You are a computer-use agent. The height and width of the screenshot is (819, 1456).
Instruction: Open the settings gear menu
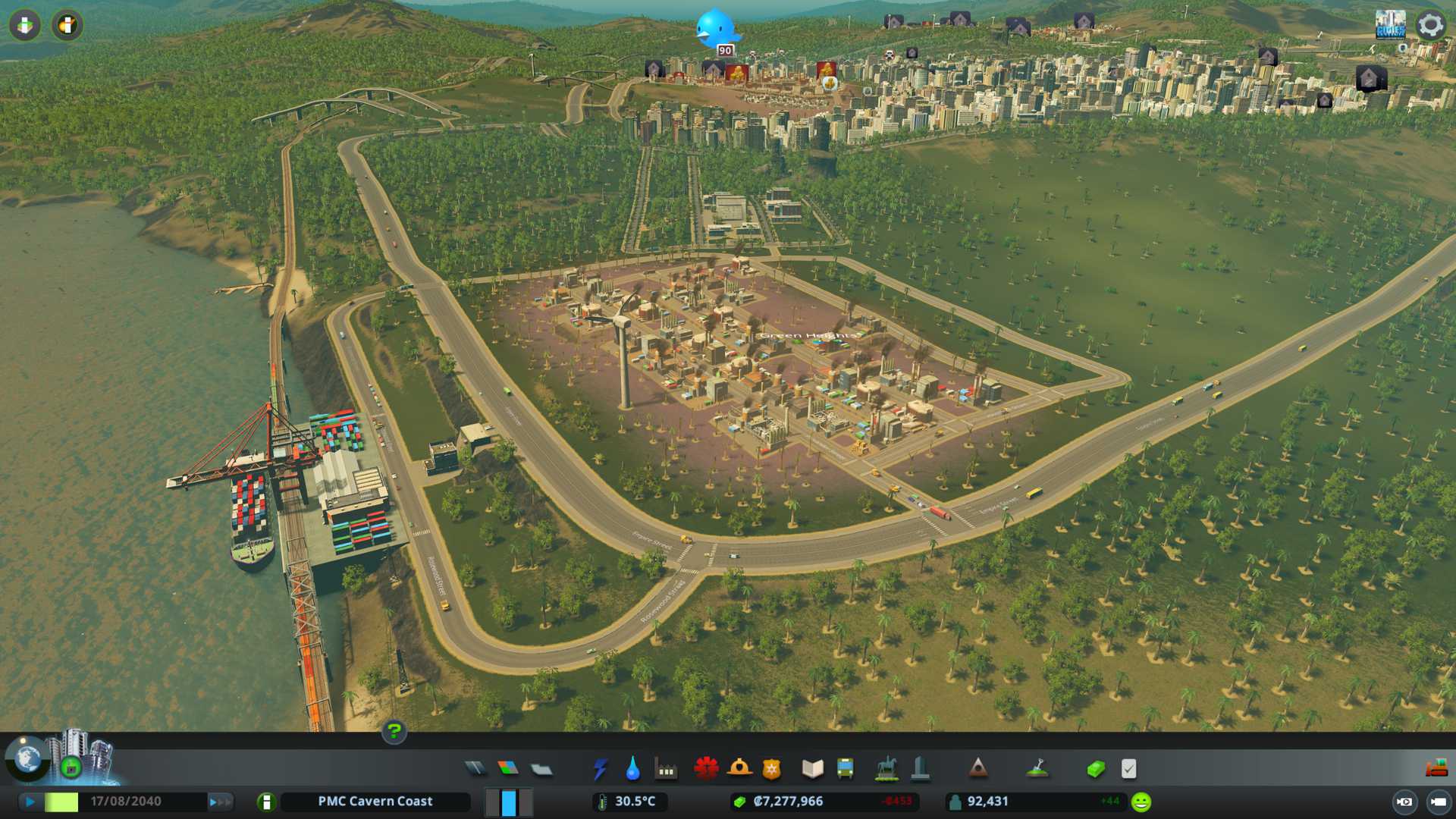[1430, 25]
